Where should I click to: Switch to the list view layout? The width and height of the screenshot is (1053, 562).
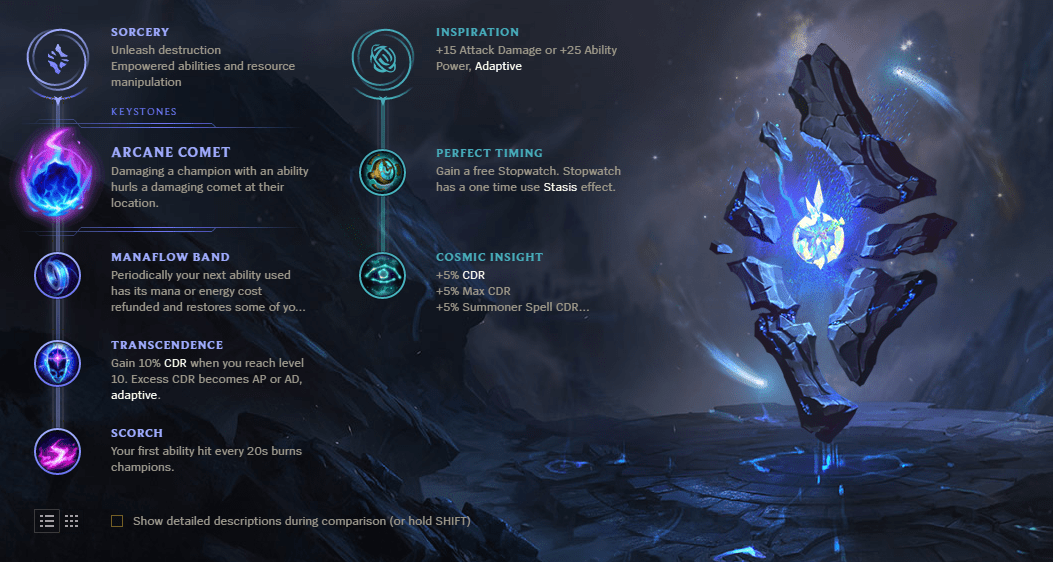[x=47, y=521]
